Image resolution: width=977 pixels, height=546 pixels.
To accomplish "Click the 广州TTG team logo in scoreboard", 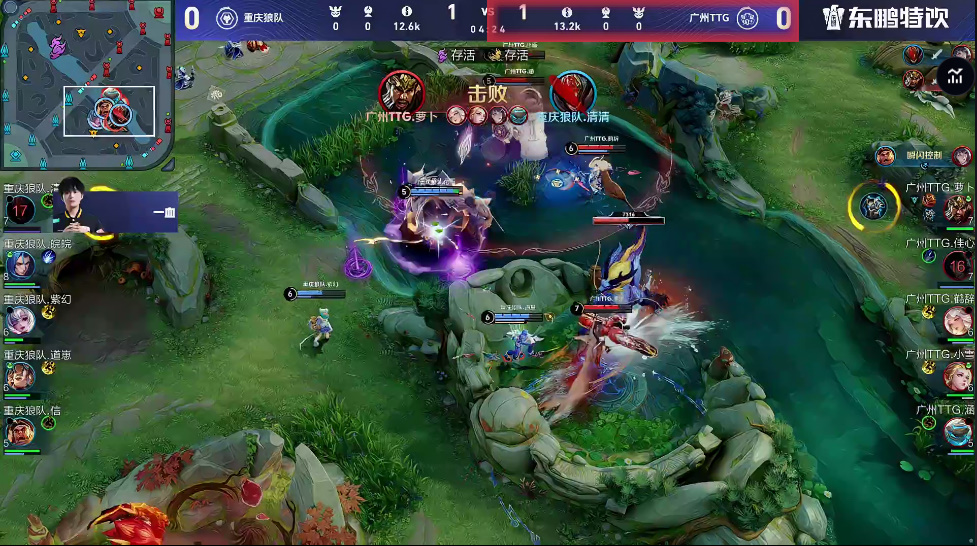I will [747, 18].
